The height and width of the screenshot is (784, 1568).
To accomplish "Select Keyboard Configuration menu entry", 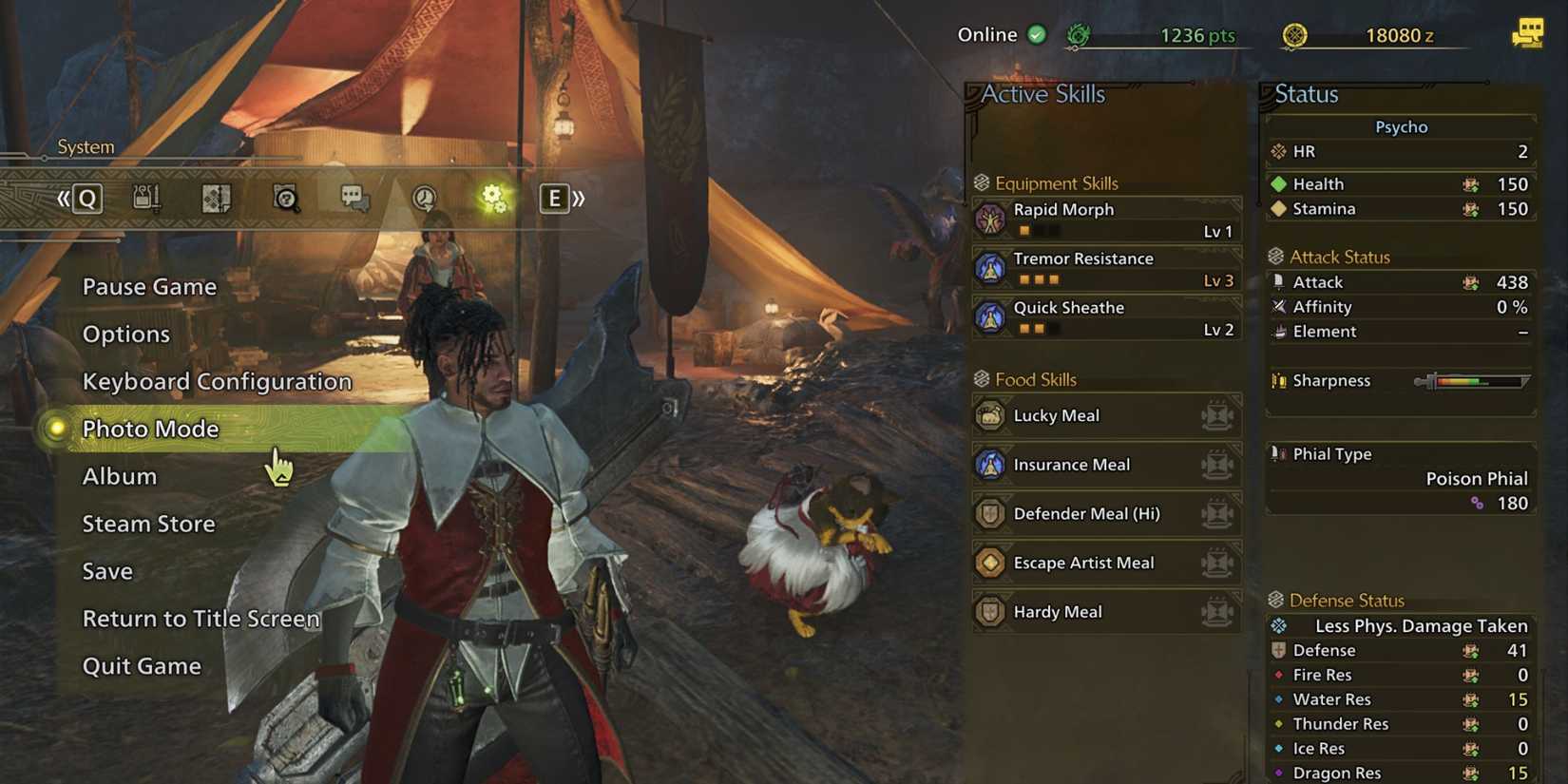I will tap(218, 381).
